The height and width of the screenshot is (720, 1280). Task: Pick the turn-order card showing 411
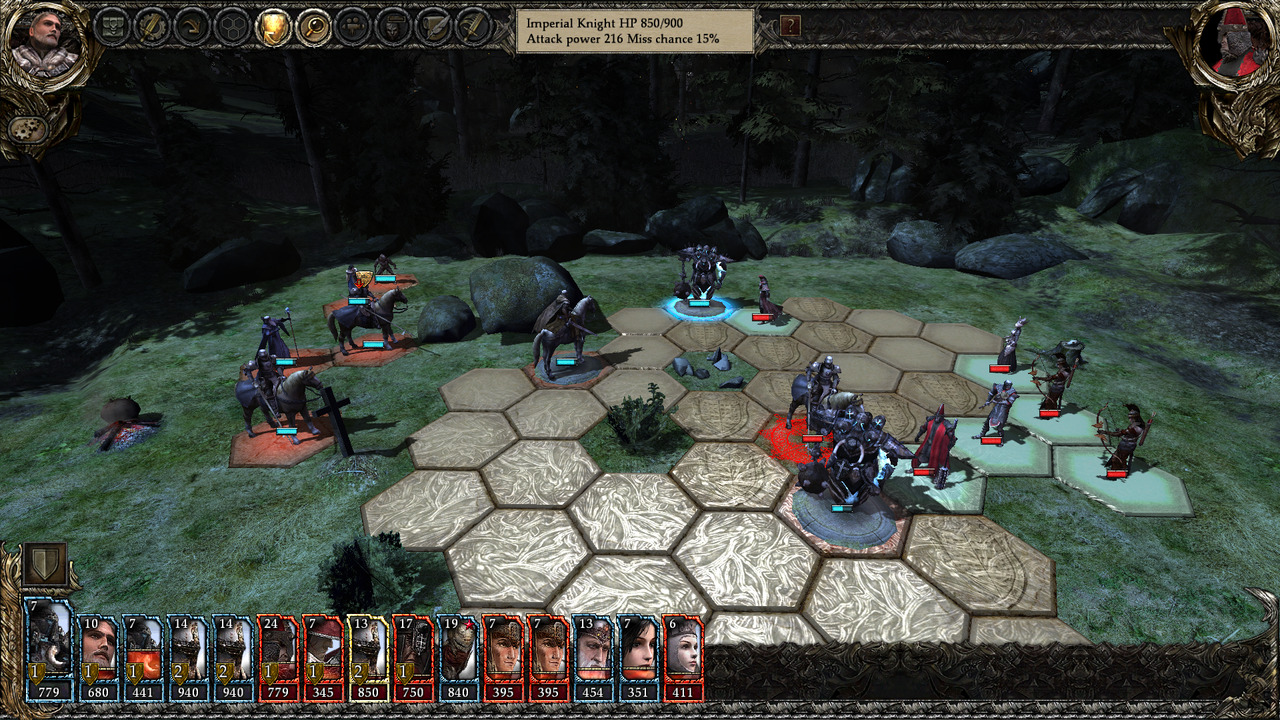point(682,657)
